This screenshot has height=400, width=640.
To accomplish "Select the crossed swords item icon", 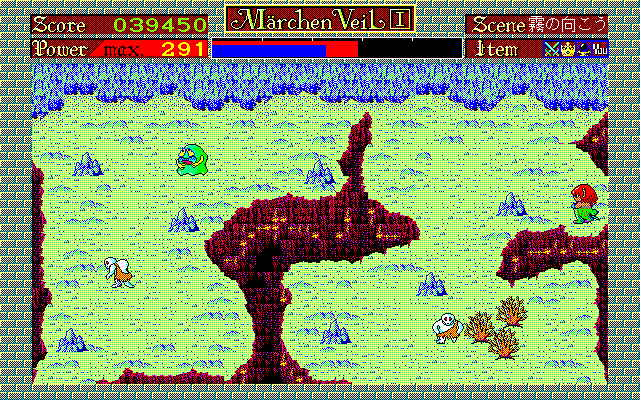I will (x=550, y=47).
